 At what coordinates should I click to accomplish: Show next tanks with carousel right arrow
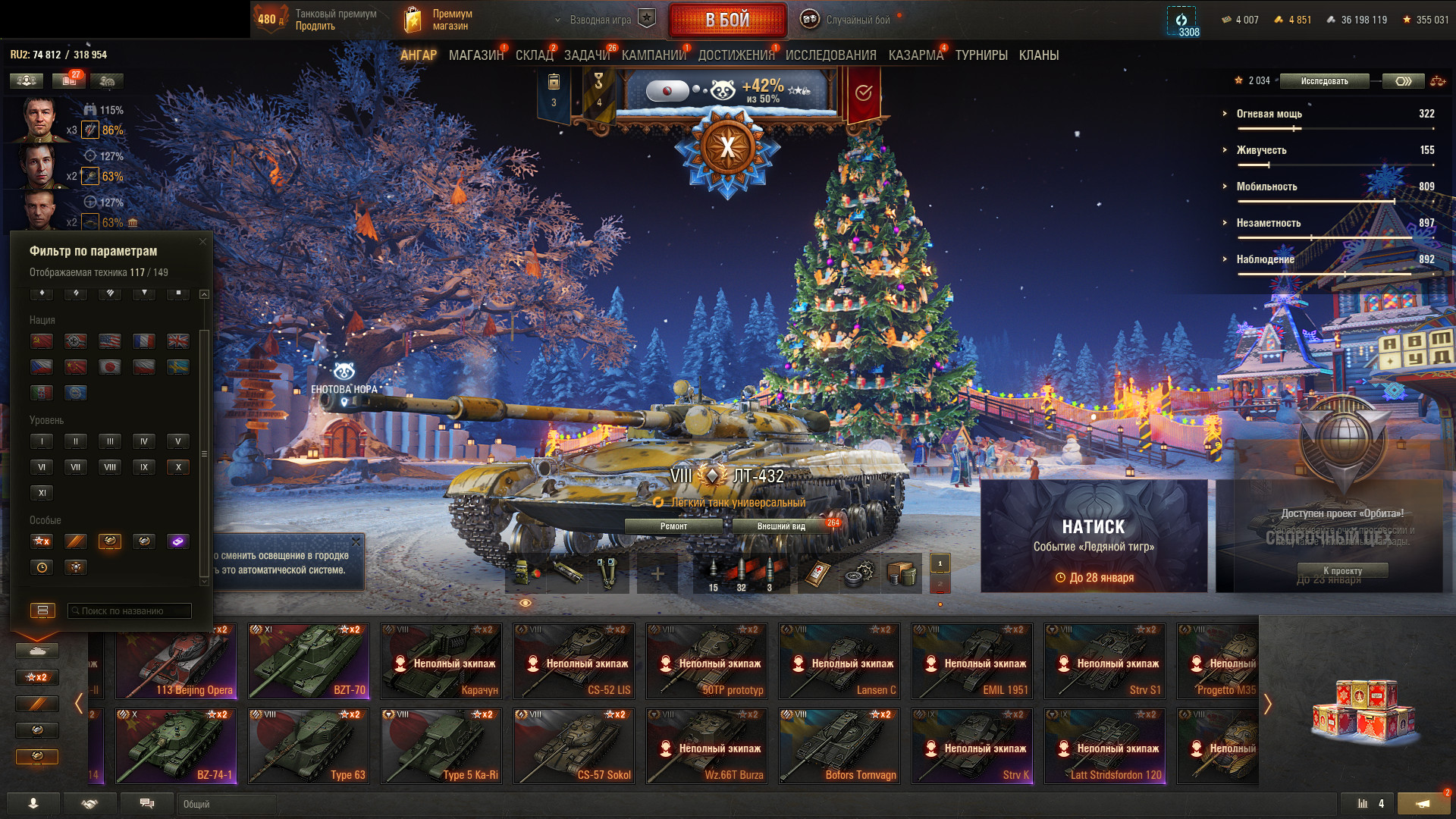point(1267,704)
